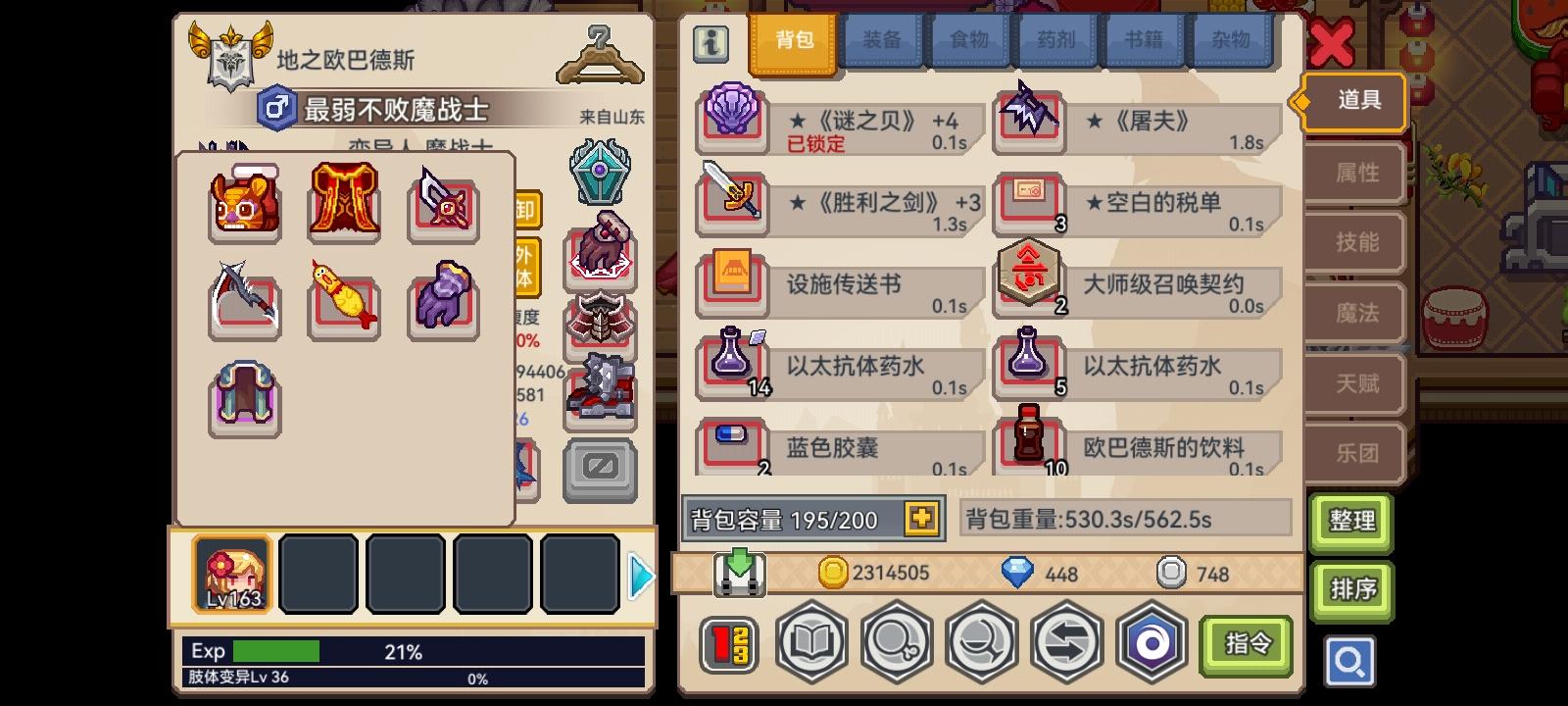Switch to the 药剂 tab
The height and width of the screenshot is (706, 1568).
1056,40
